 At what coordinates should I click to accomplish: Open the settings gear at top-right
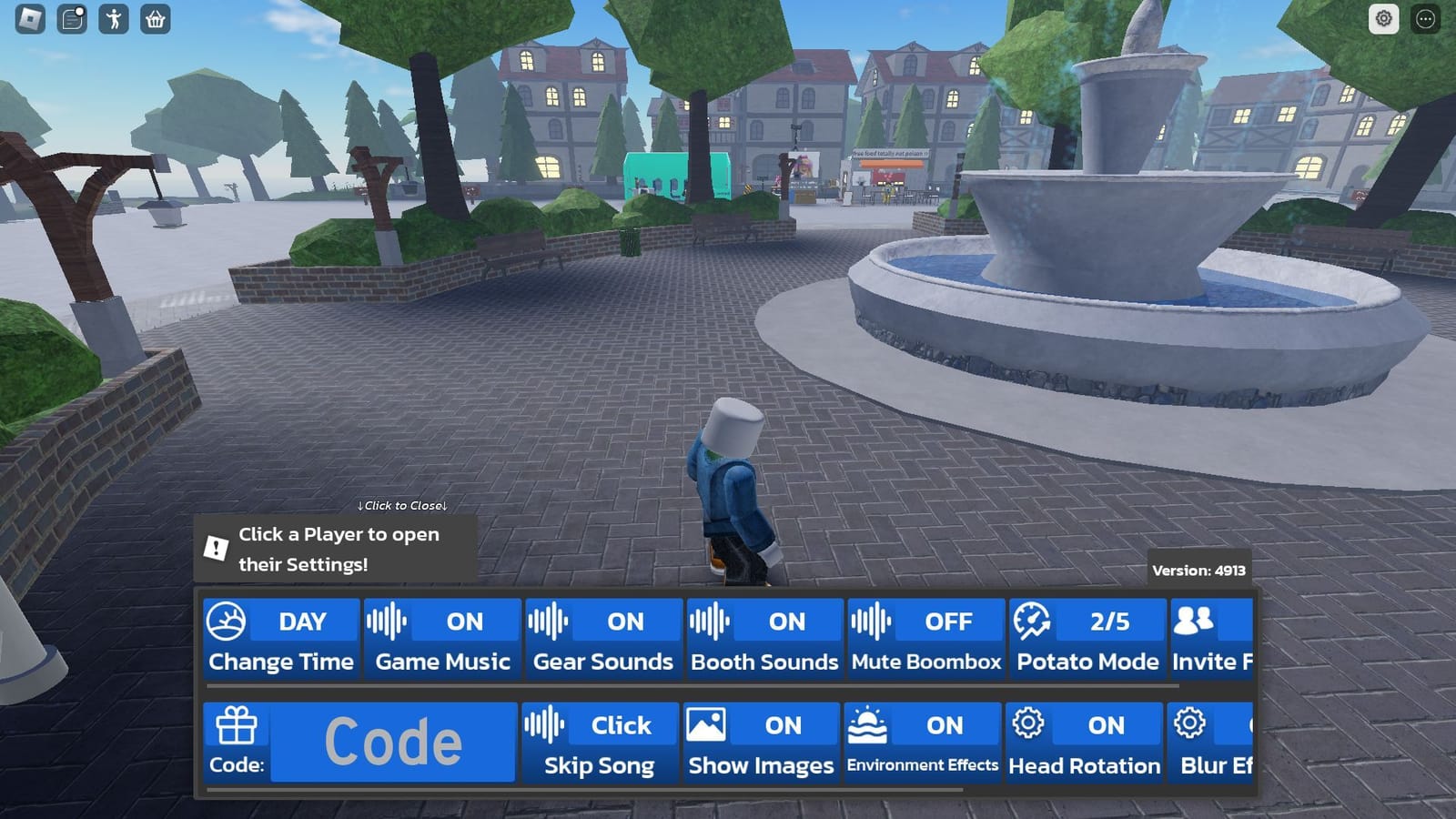(x=1384, y=19)
